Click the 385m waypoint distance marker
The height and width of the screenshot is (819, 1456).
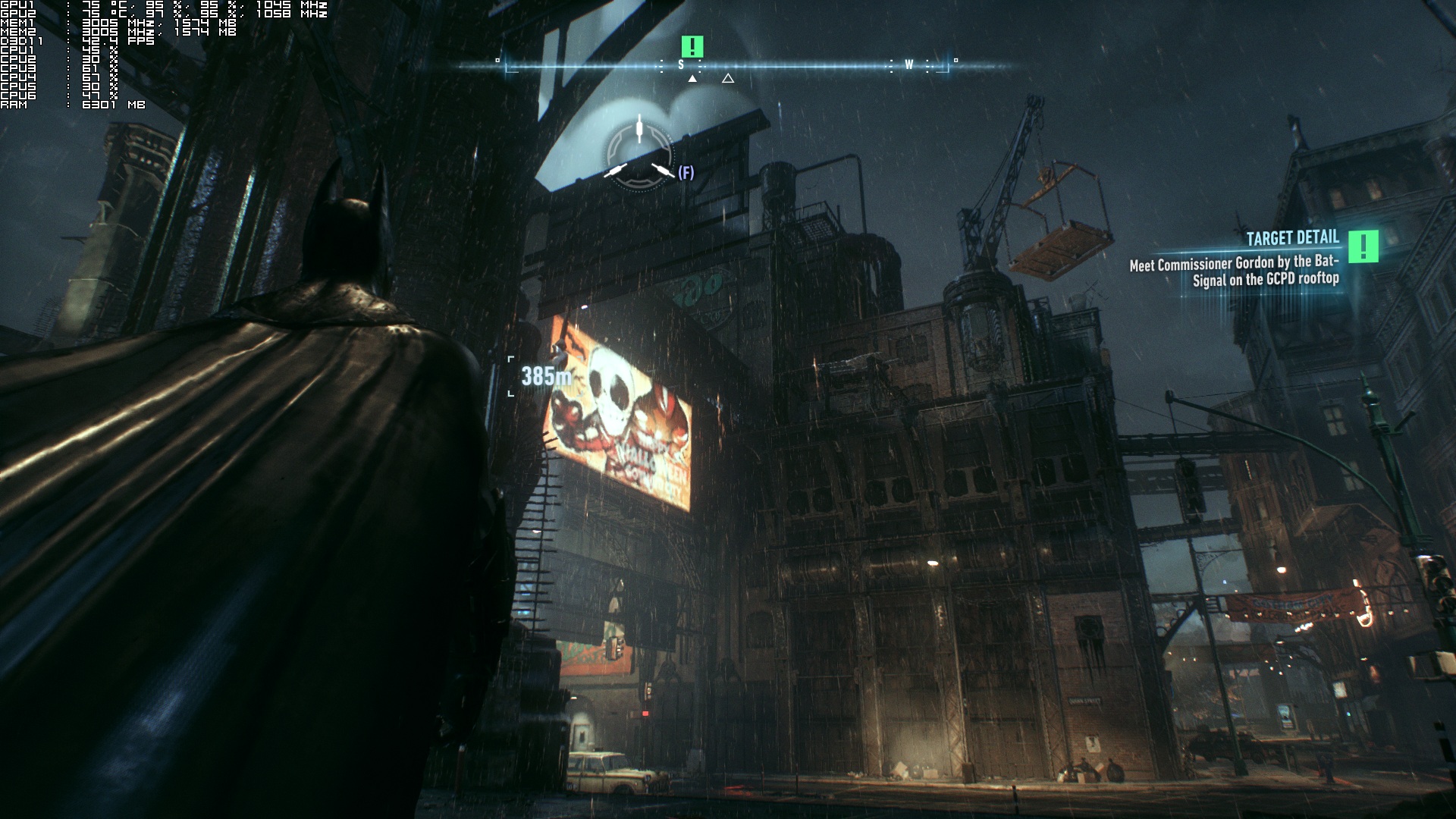[x=545, y=376]
